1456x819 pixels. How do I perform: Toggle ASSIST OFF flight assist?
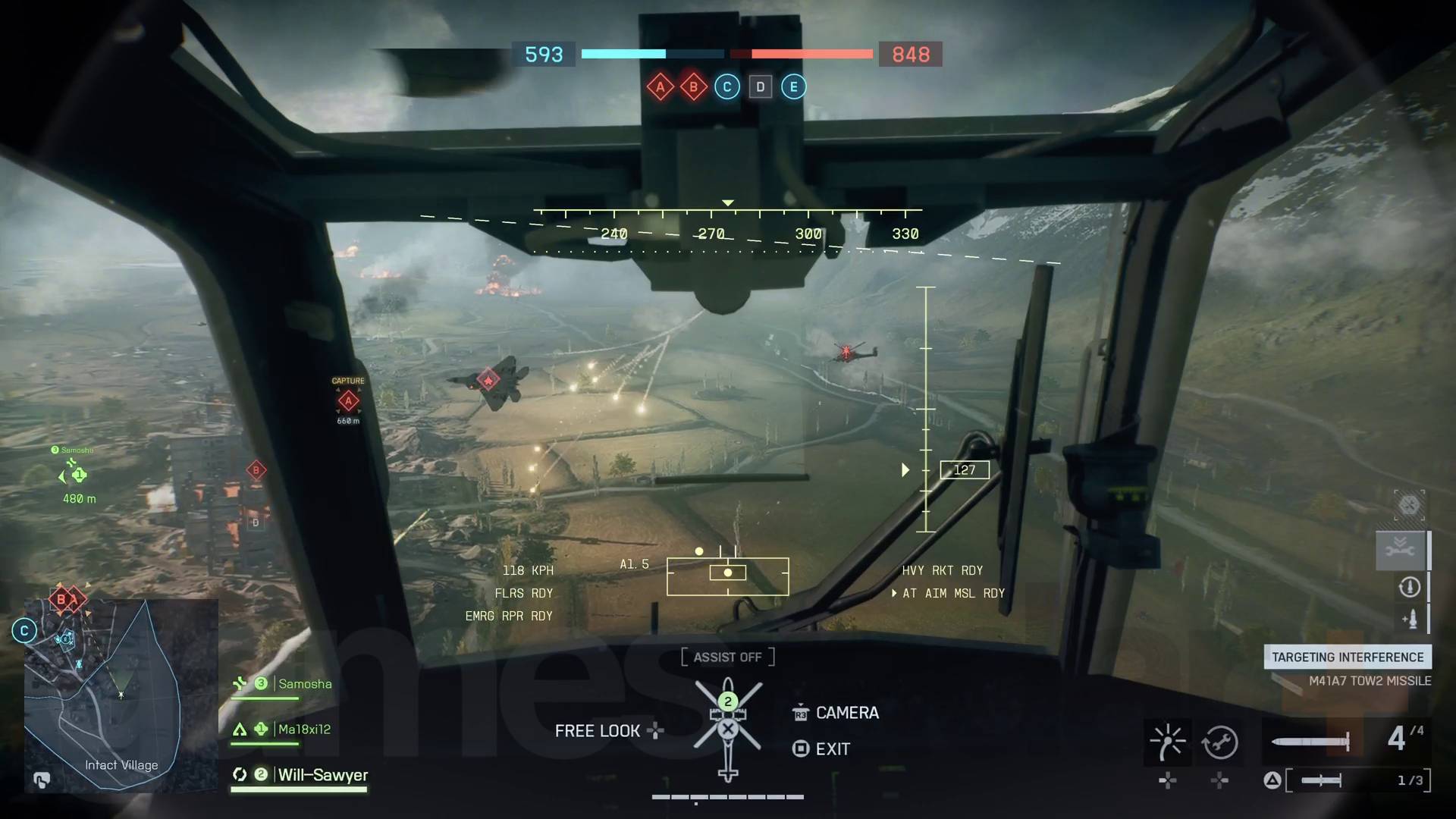tap(727, 657)
